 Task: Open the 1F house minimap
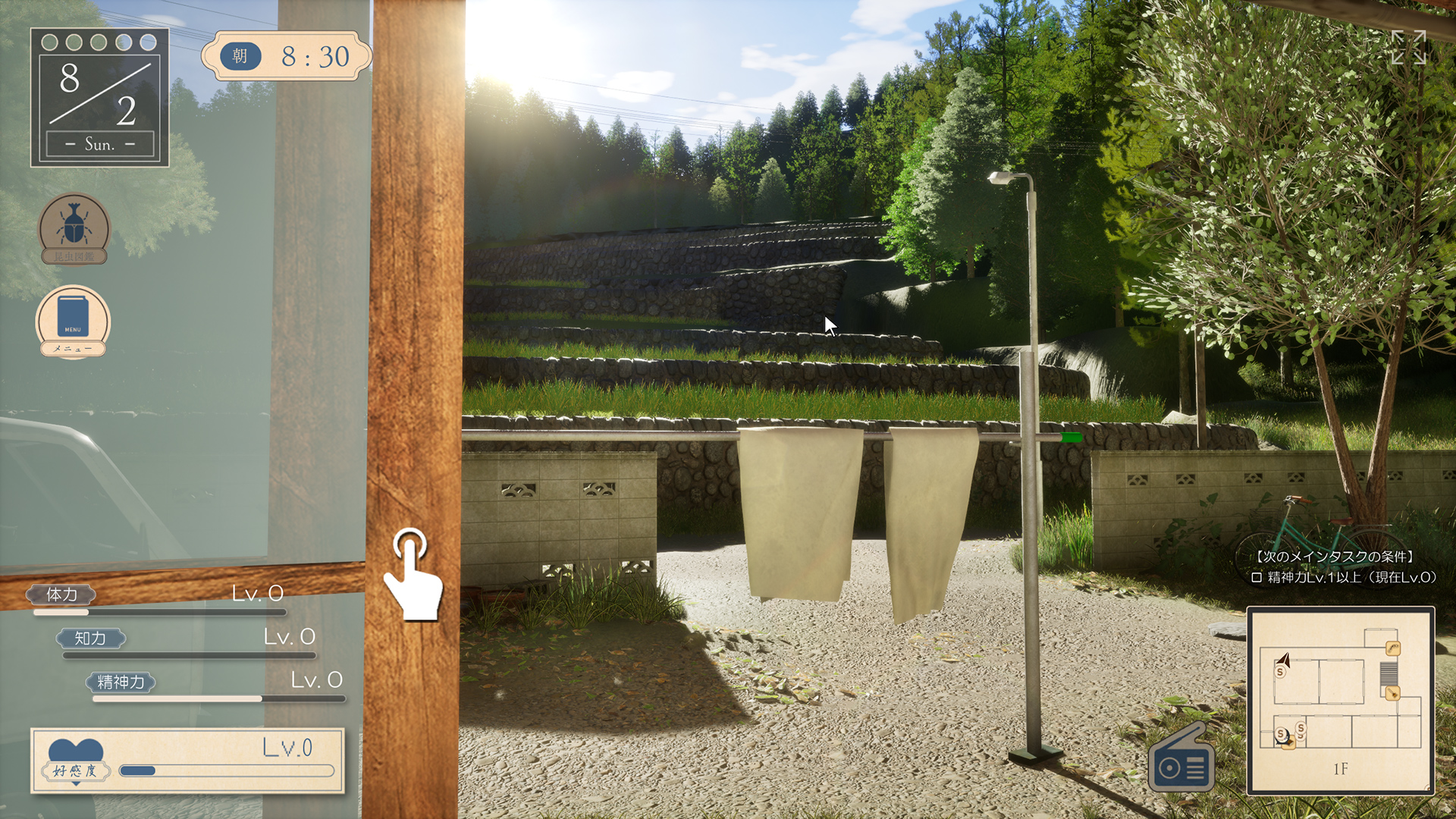tap(1340, 700)
